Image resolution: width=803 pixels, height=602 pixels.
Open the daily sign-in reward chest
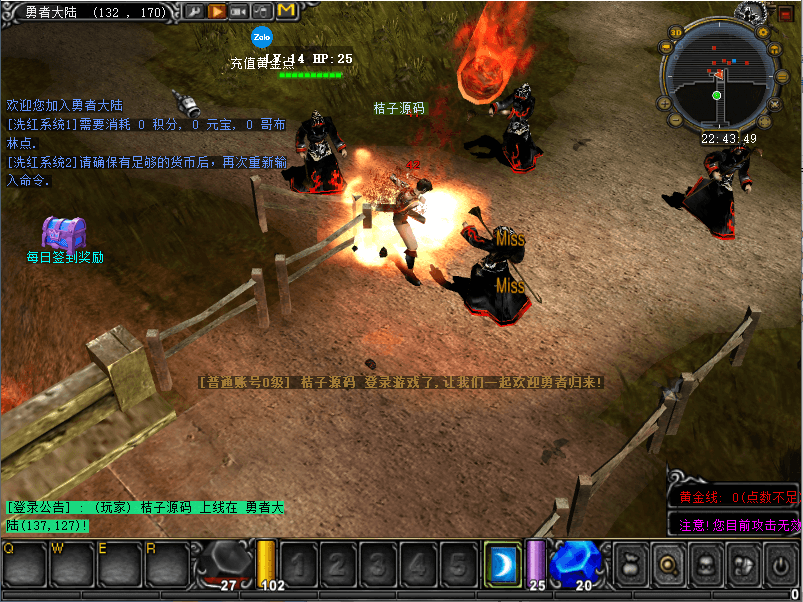(64, 233)
